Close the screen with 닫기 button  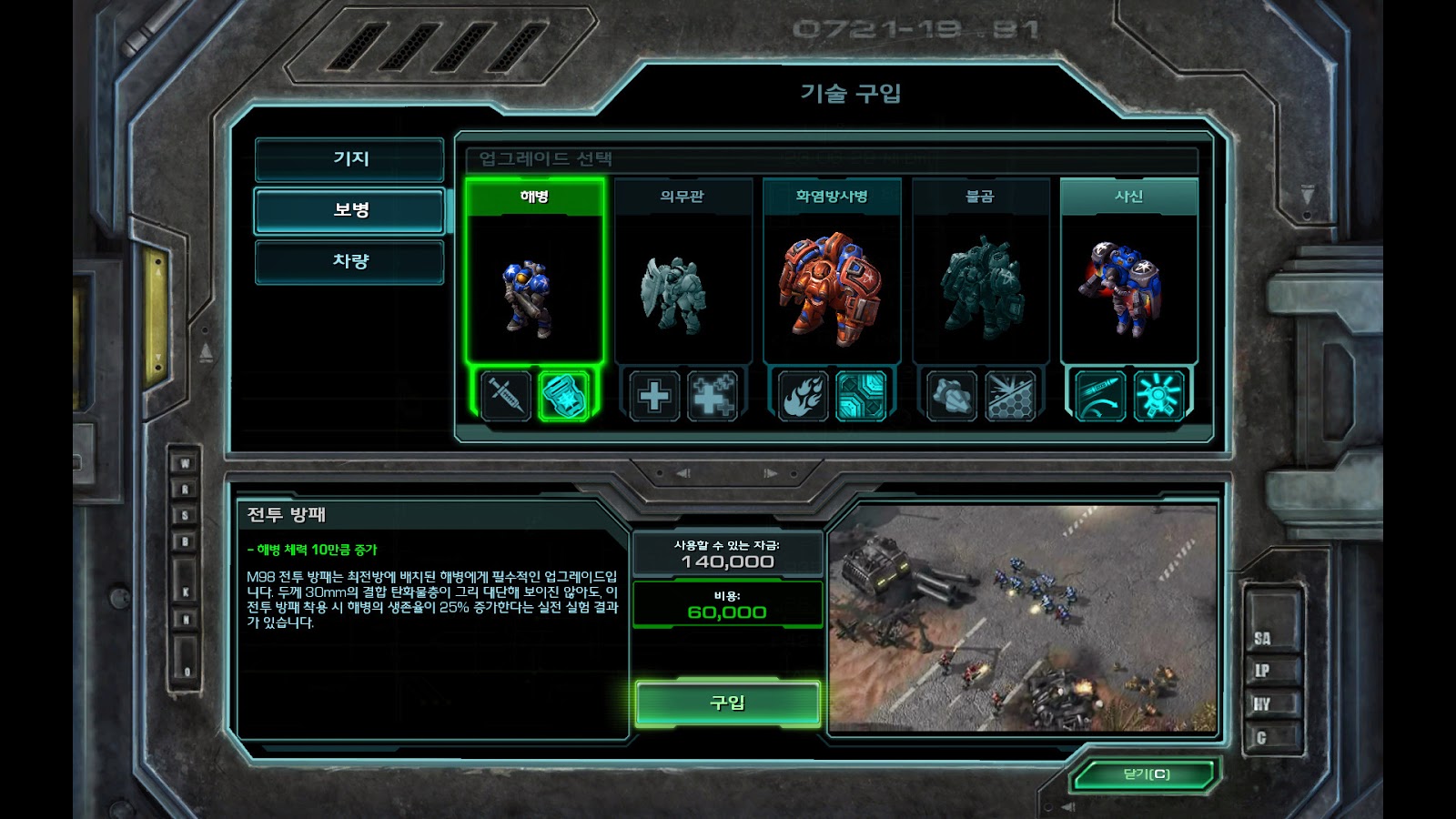[1146, 775]
